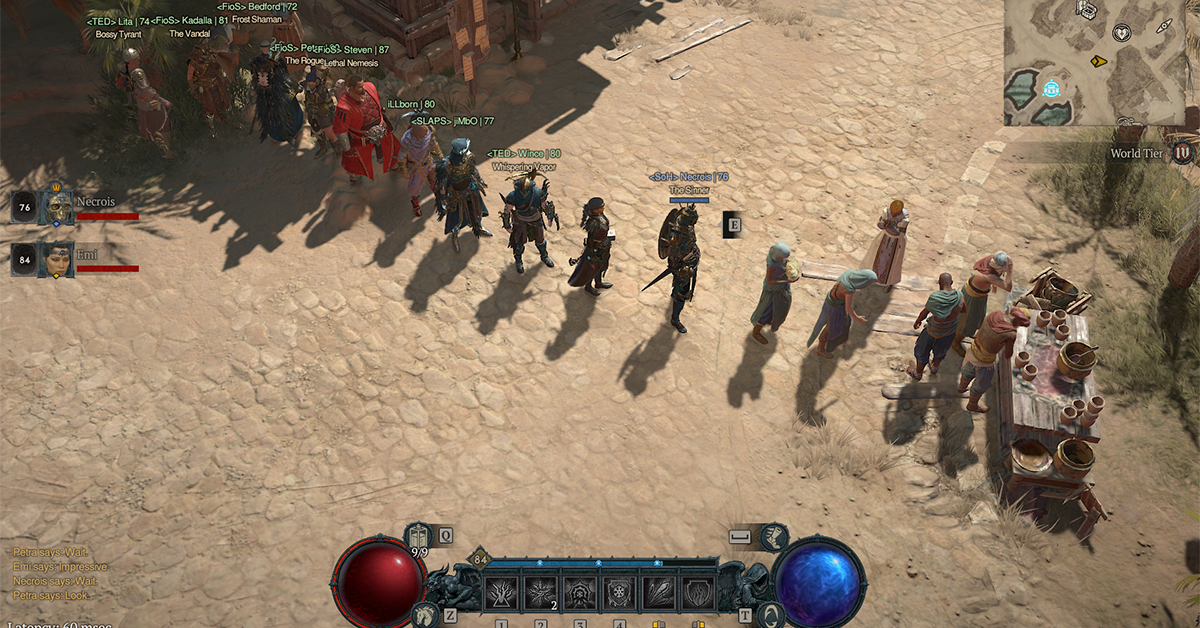Trigger the shard projectile skill
Screen dimensions: 1200x628
[x=658, y=594]
